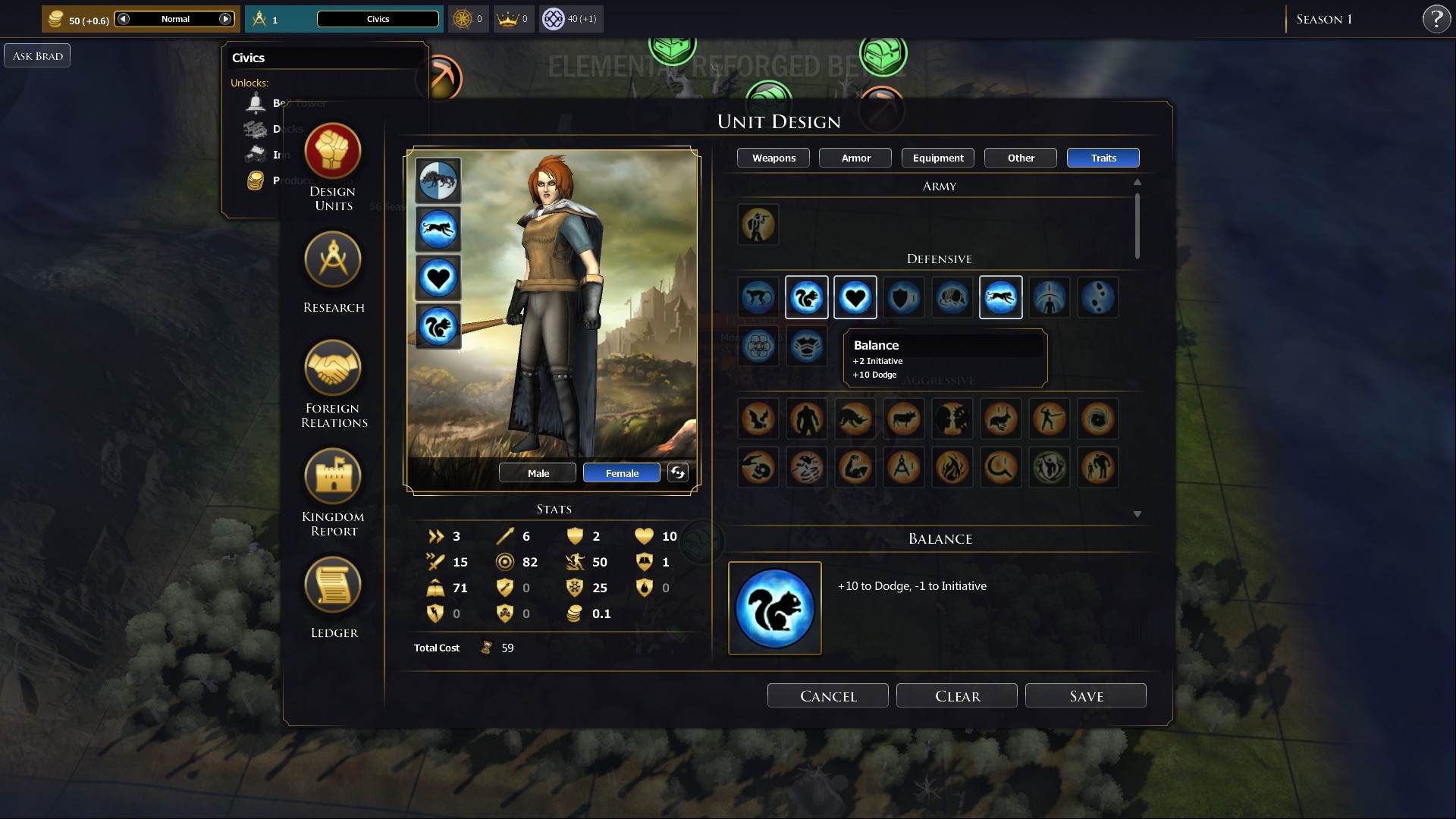Screen dimensions: 1456x819
Task: Open Foreign Relations screen
Action: (x=333, y=369)
